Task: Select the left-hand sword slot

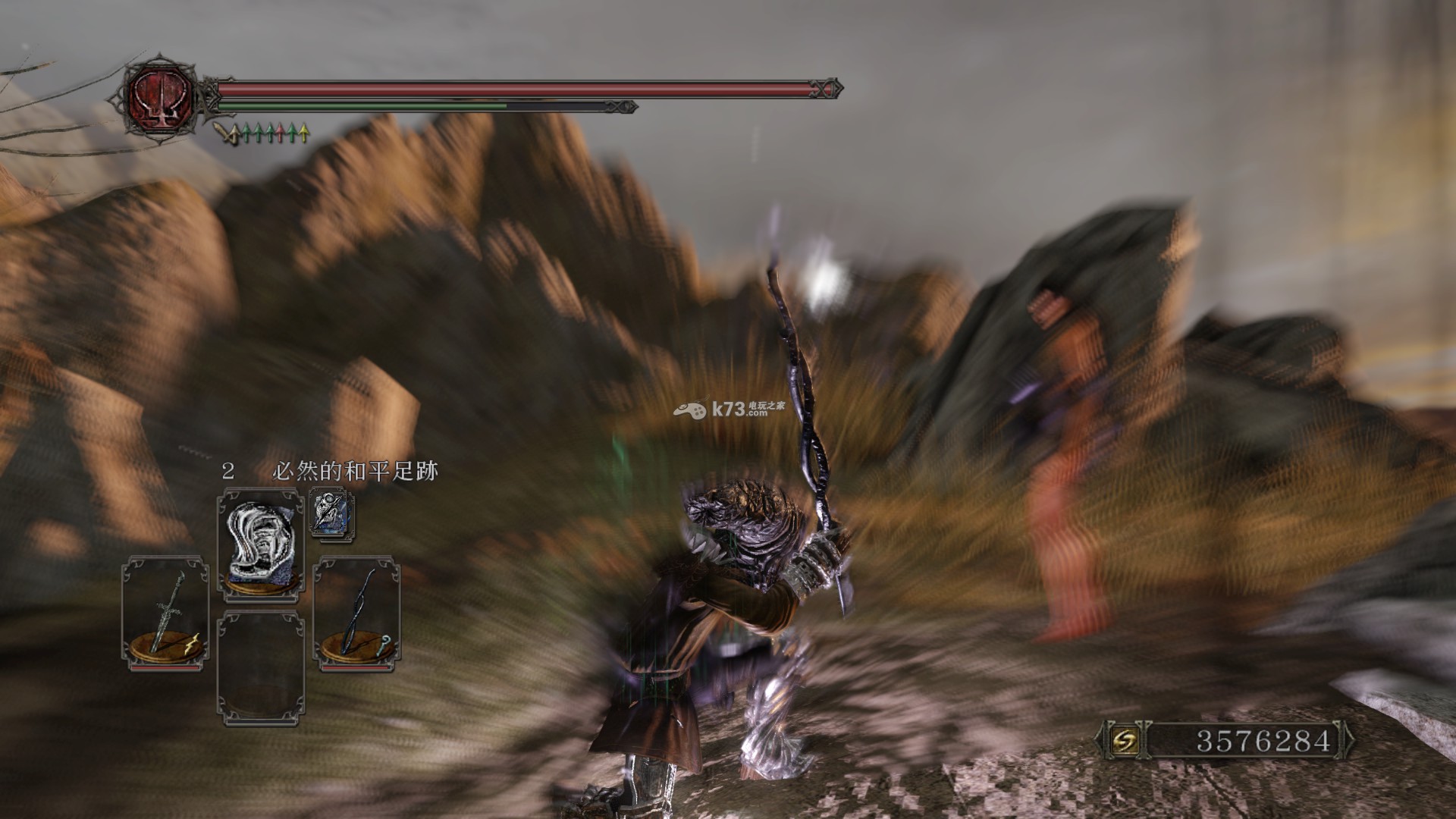Action: click(165, 613)
